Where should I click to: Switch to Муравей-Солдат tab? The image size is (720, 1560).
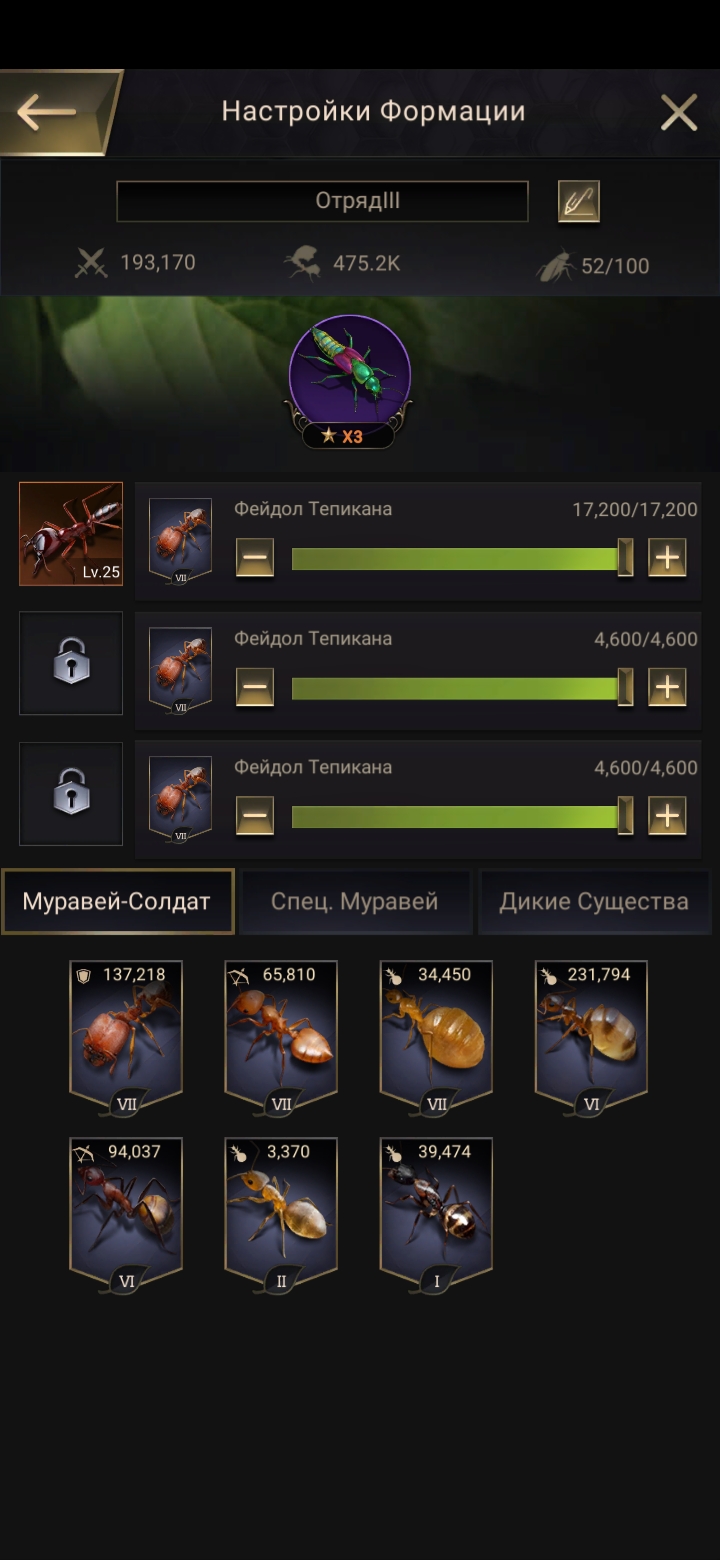[x=118, y=901]
